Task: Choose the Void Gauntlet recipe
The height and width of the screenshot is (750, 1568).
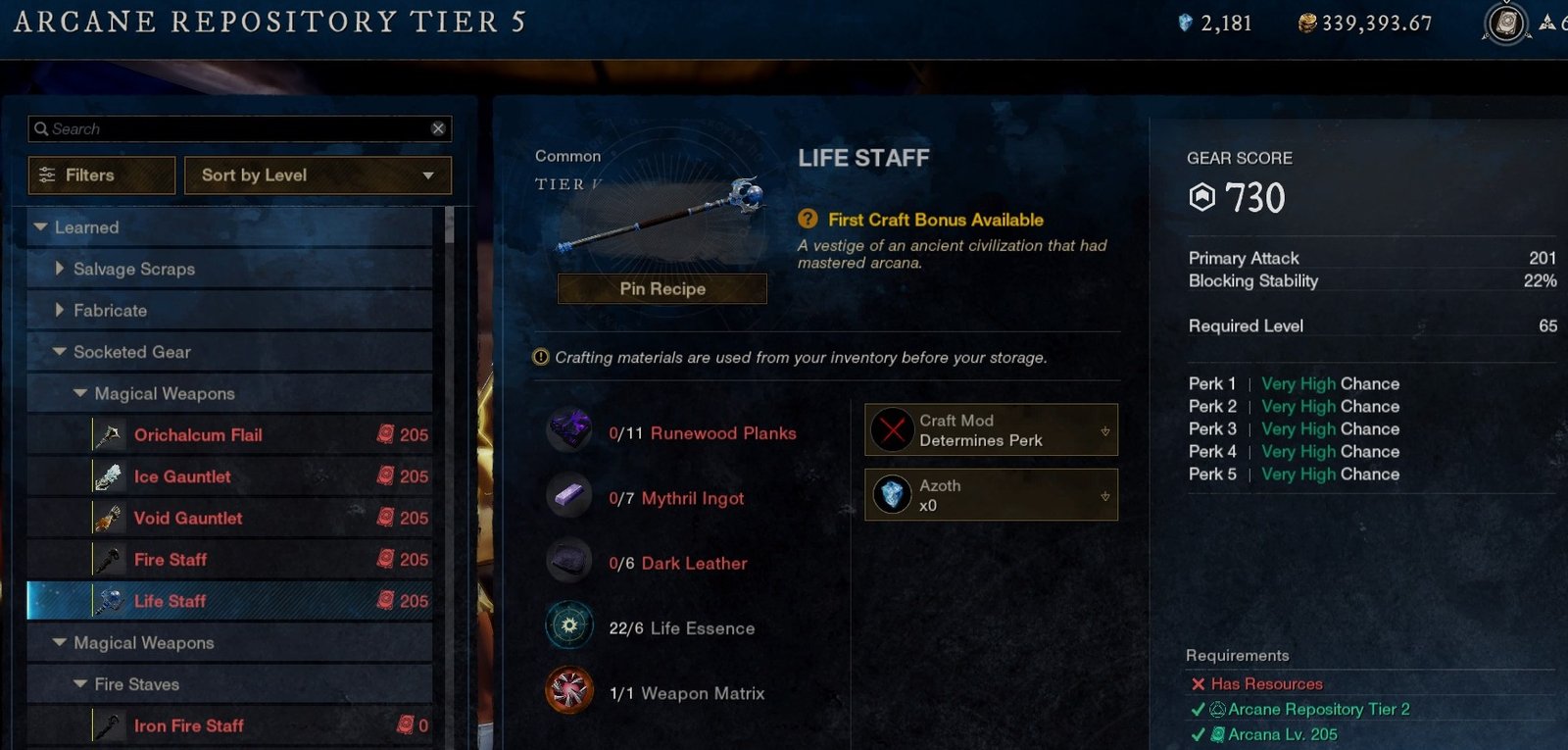Action: tap(188, 518)
